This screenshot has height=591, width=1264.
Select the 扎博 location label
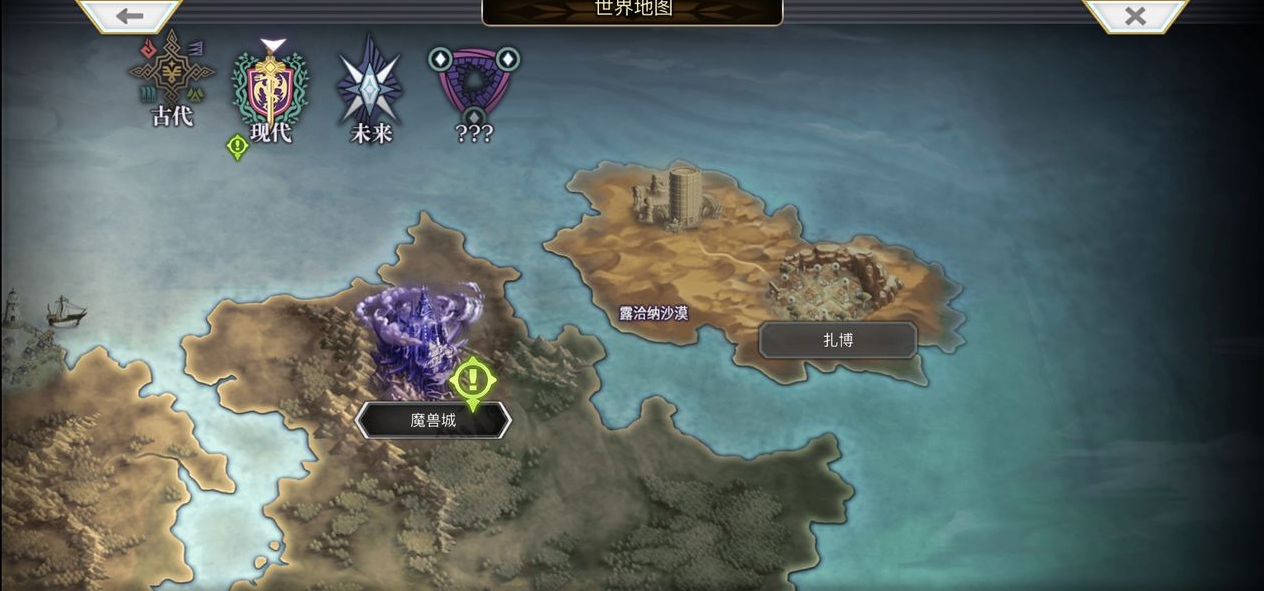click(838, 340)
